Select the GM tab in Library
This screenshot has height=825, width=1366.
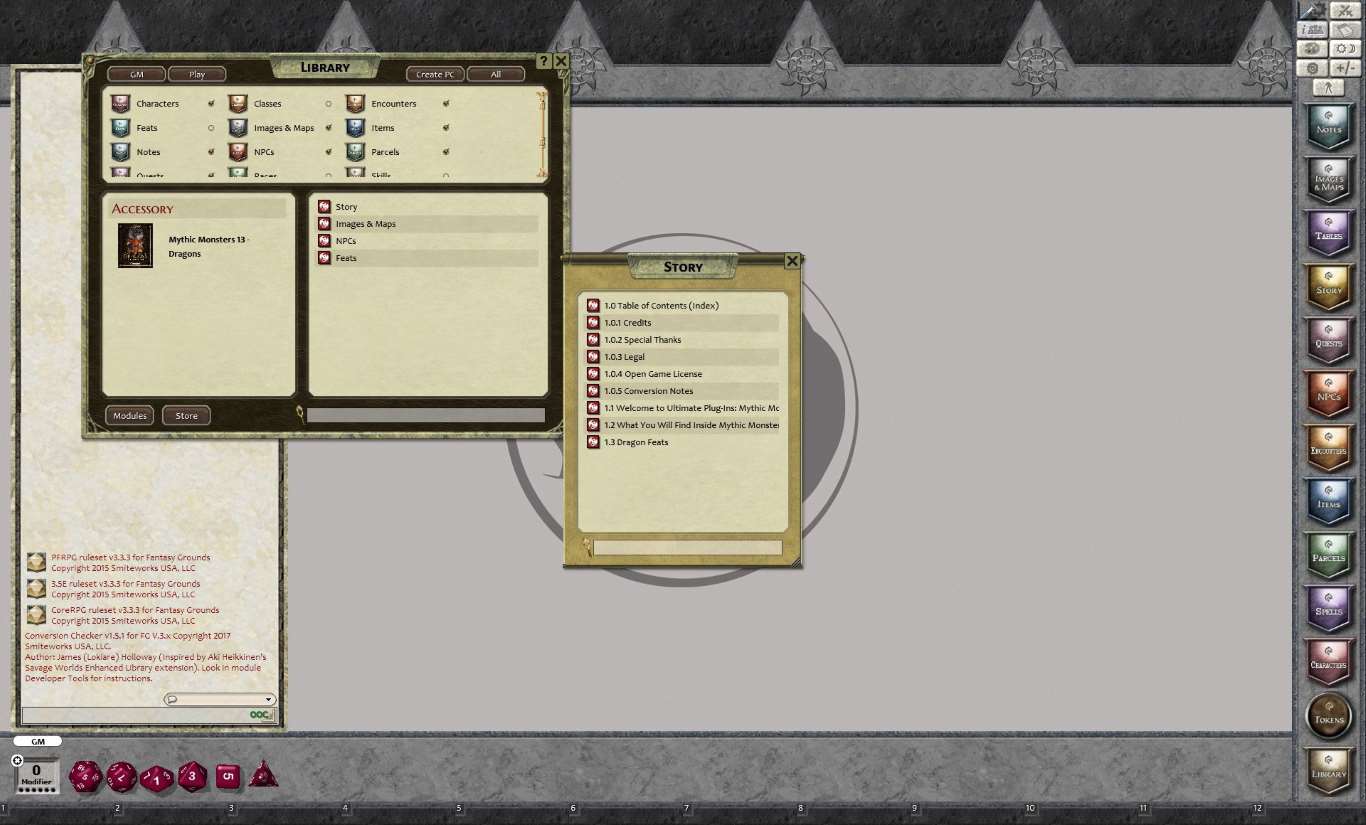point(136,73)
